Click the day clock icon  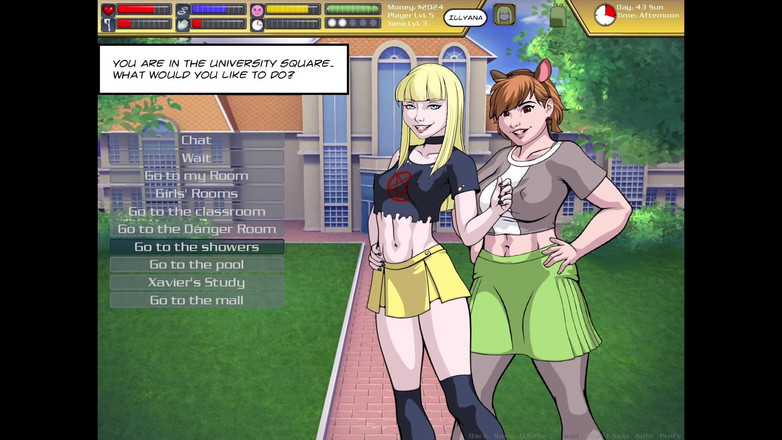[x=604, y=15]
